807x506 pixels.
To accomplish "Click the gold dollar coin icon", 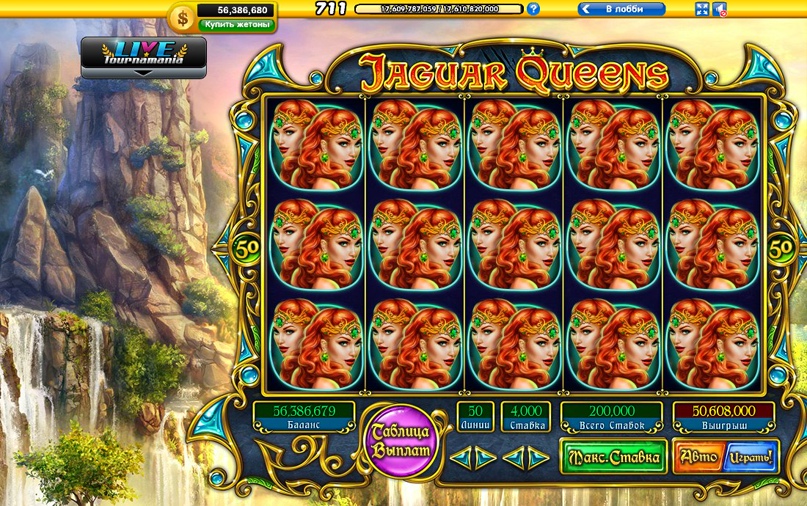I will 183,17.
